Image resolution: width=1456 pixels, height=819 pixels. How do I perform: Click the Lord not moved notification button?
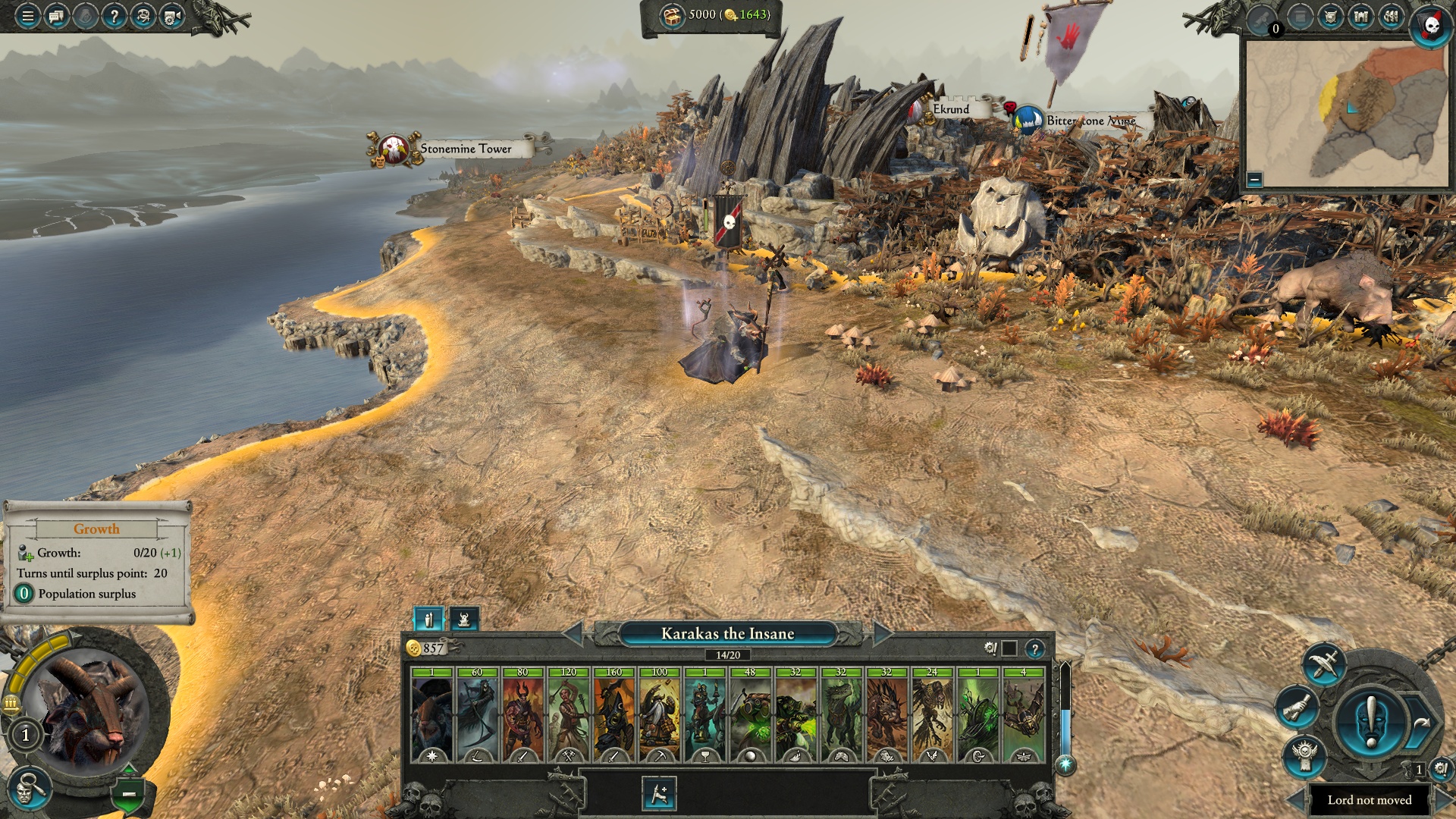(1369, 800)
